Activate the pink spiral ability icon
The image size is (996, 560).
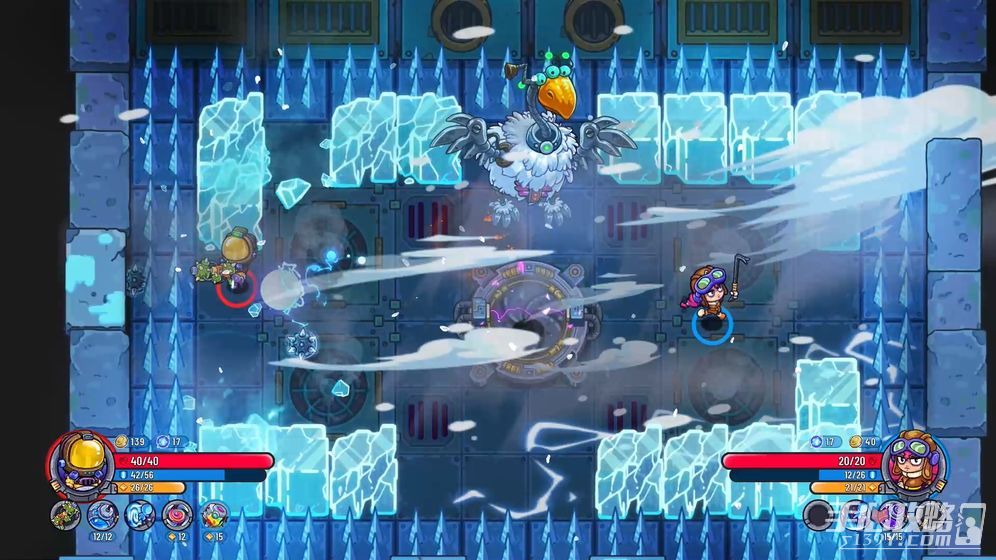coord(177,515)
